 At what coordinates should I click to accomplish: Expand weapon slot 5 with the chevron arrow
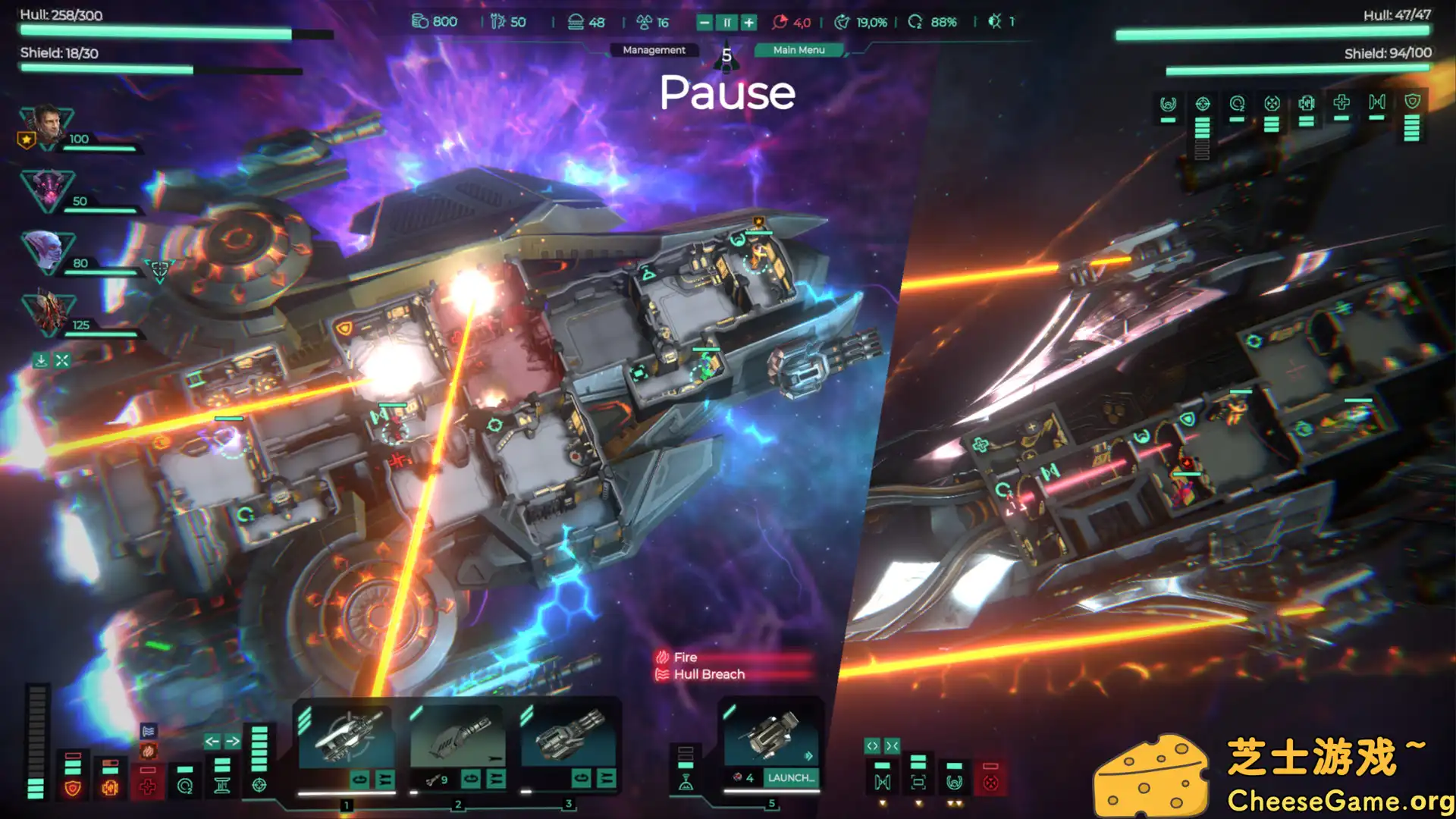click(808, 755)
